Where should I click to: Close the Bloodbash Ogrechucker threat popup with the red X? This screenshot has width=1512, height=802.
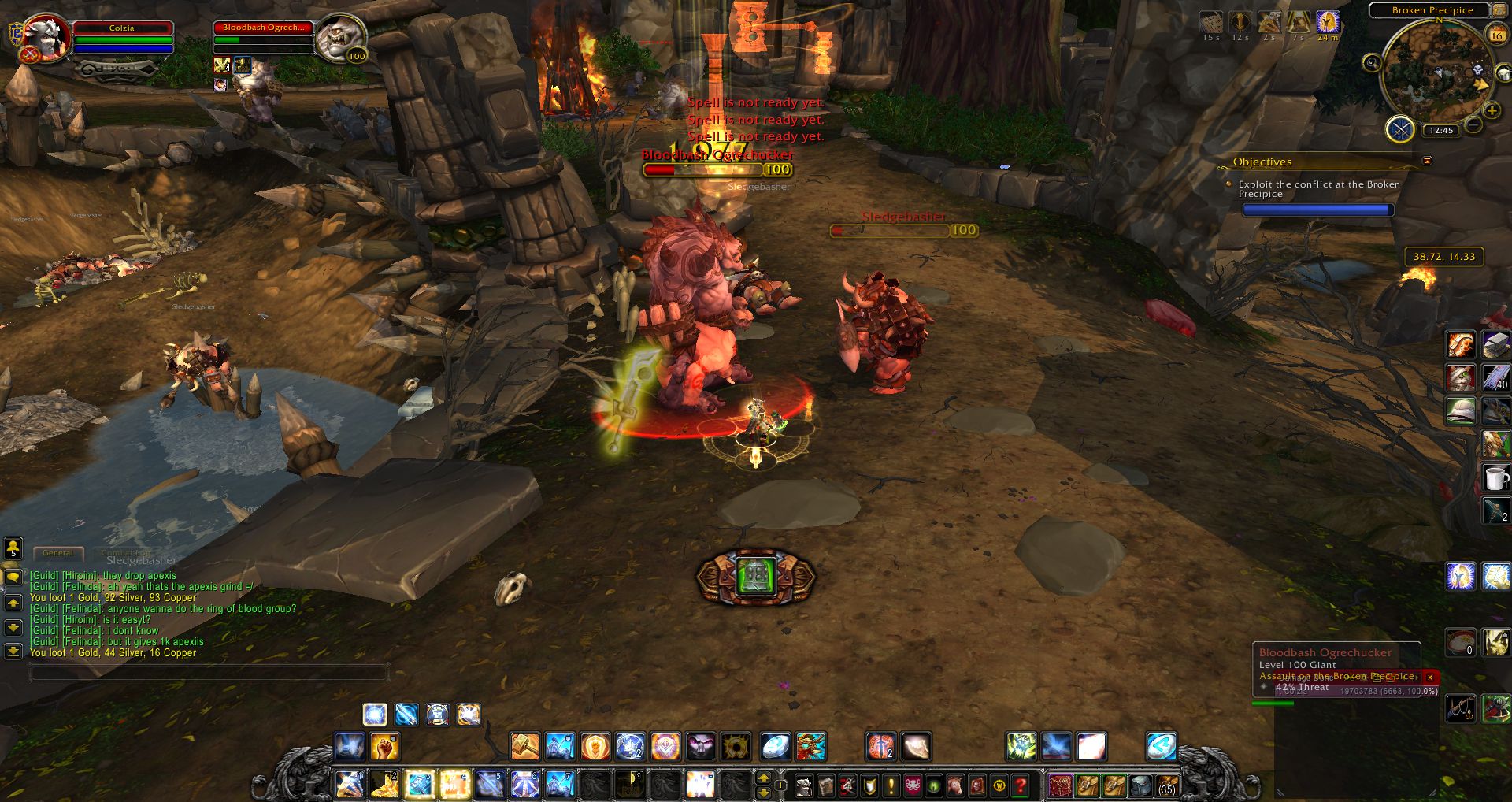click(1429, 678)
